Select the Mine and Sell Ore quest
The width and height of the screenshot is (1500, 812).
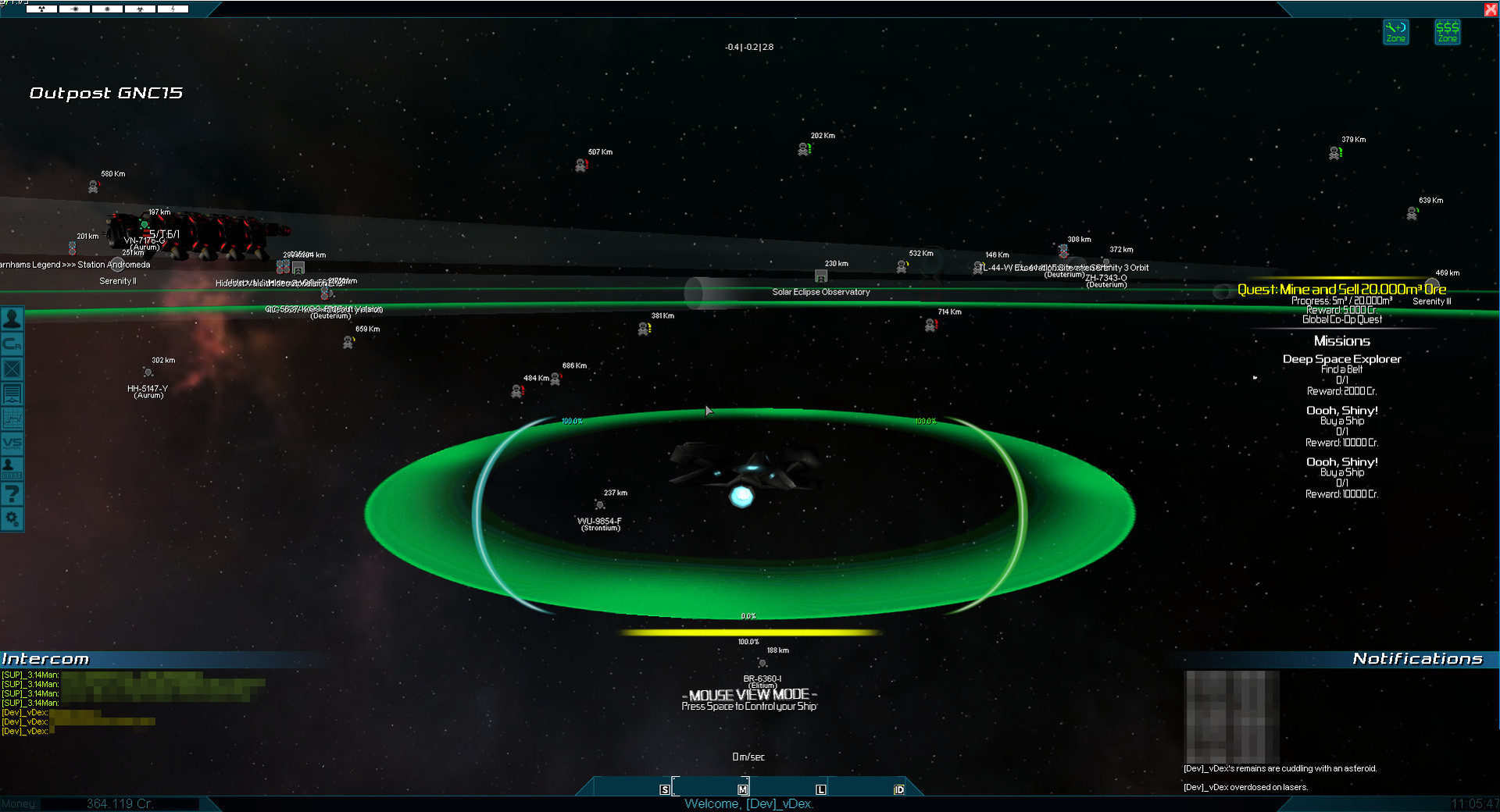point(1341,290)
